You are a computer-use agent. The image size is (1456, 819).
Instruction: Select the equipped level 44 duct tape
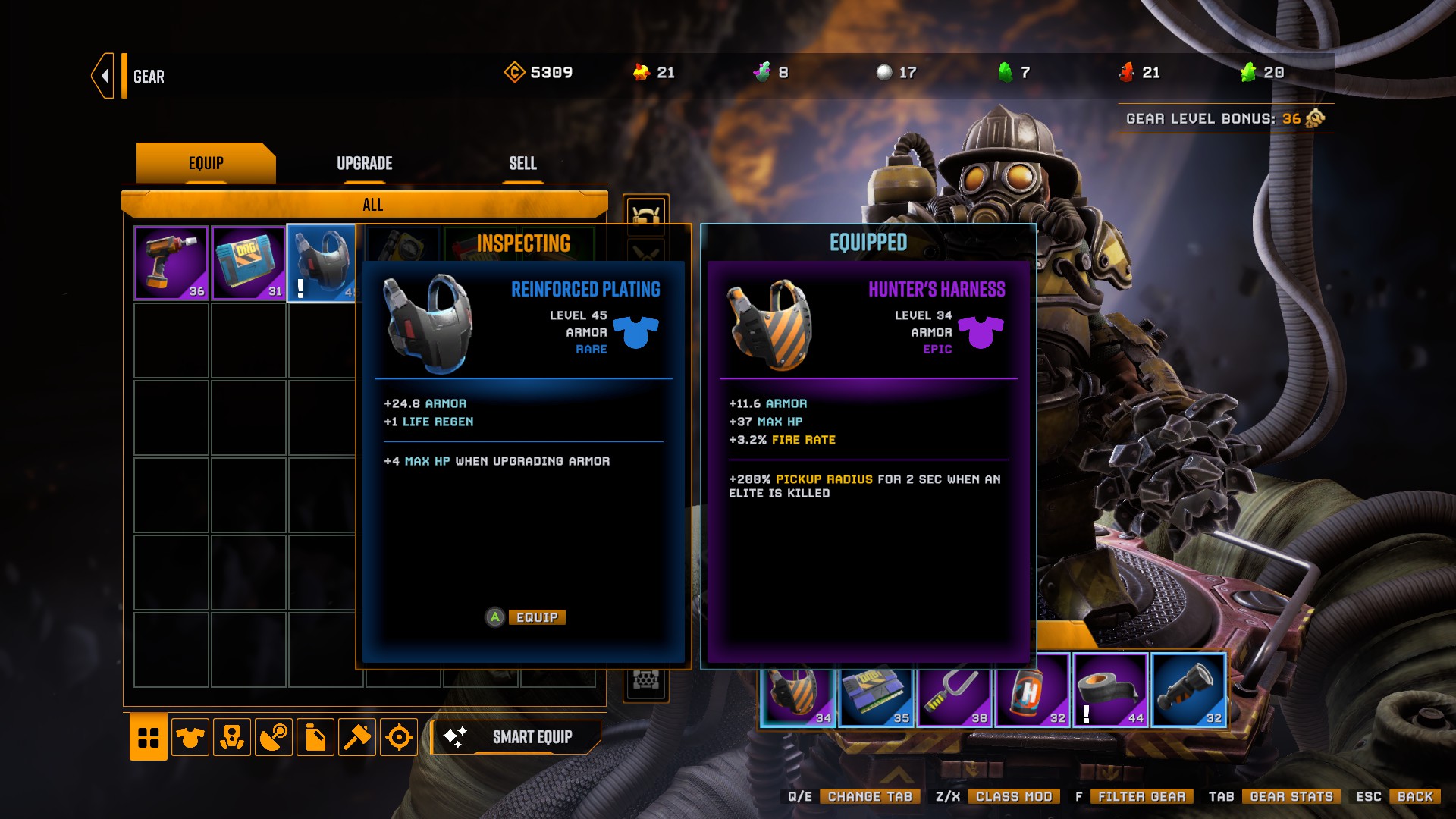(x=1110, y=692)
